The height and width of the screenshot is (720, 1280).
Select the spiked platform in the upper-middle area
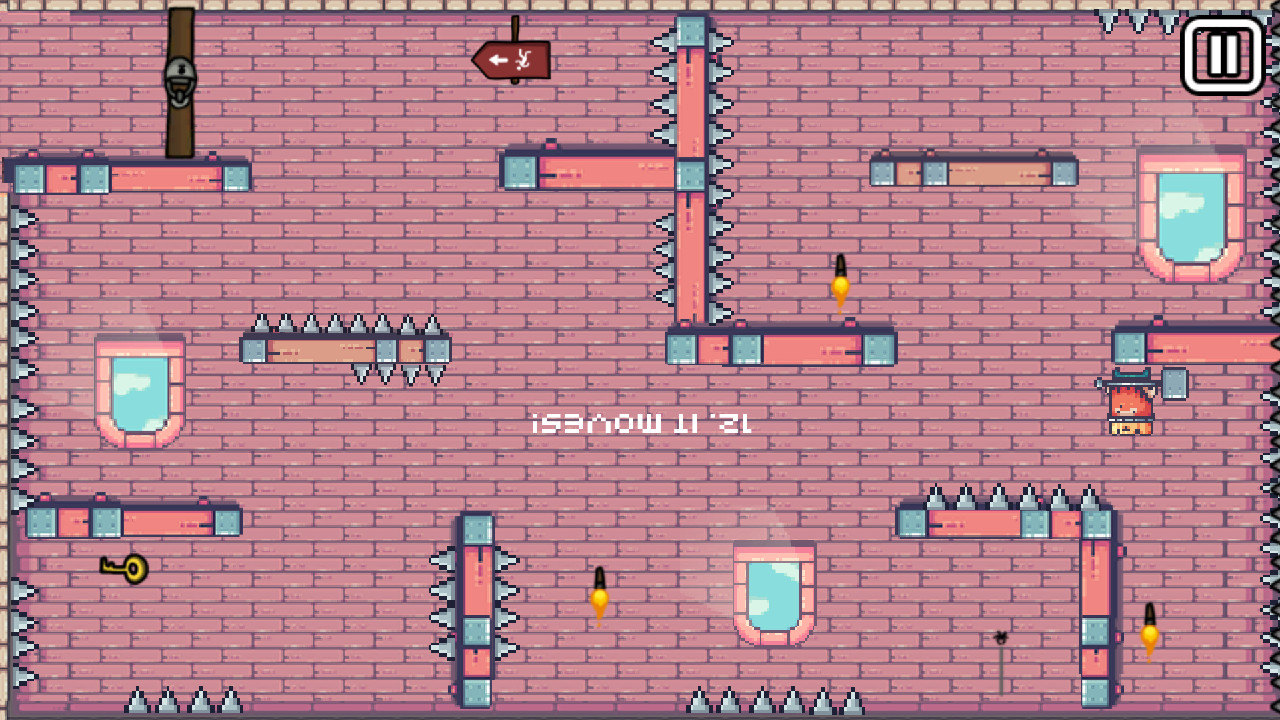click(x=345, y=347)
